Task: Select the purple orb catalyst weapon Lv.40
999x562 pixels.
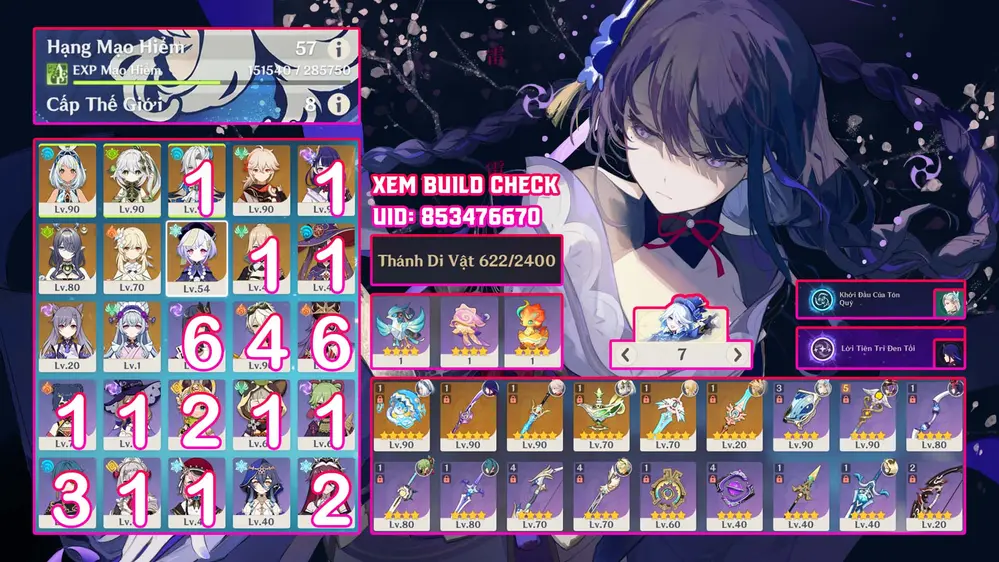Action: [x=731, y=497]
